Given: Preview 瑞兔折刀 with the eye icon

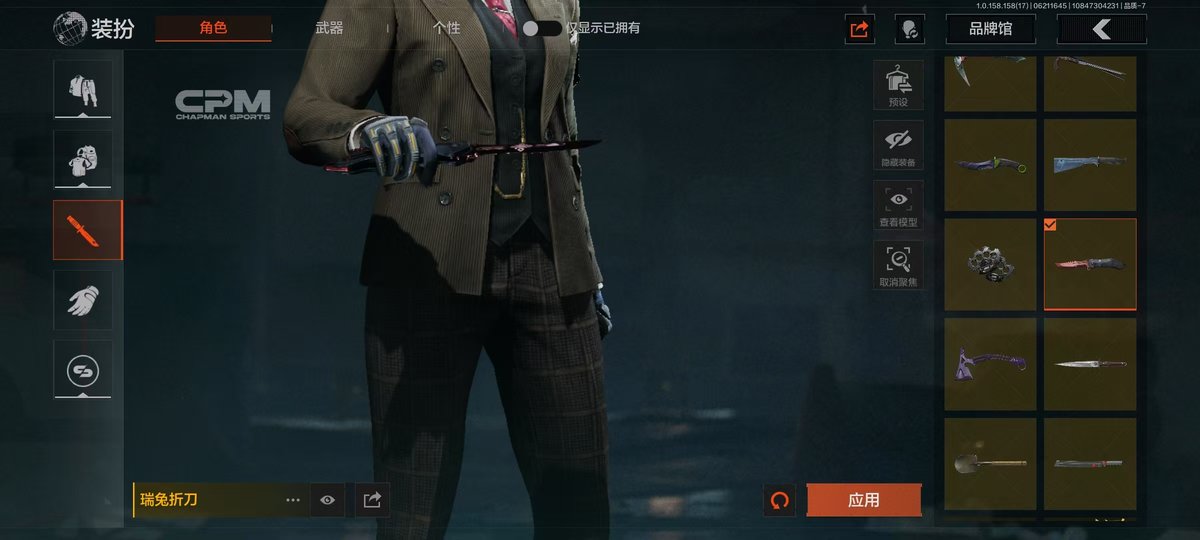Looking at the screenshot, I should tap(327, 500).
